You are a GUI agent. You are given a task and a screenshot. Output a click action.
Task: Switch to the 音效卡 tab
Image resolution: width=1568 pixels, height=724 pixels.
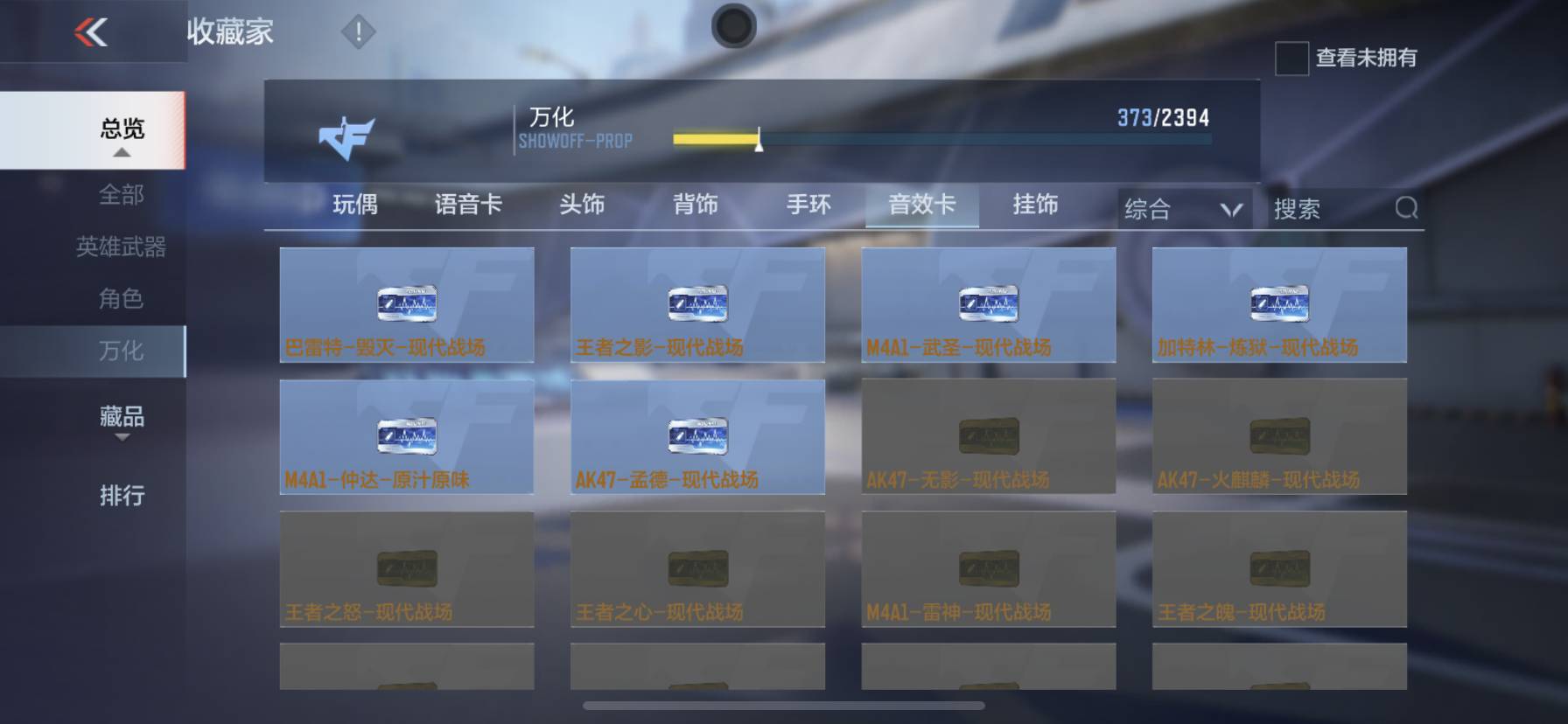click(922, 205)
